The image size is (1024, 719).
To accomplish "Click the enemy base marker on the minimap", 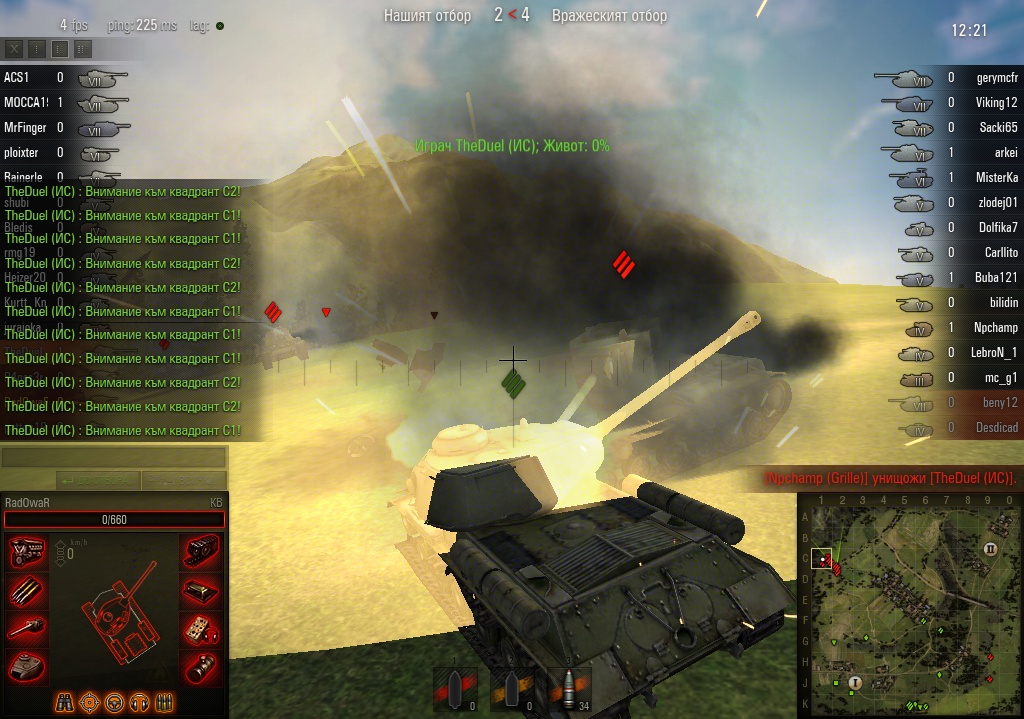I will coord(990,549).
